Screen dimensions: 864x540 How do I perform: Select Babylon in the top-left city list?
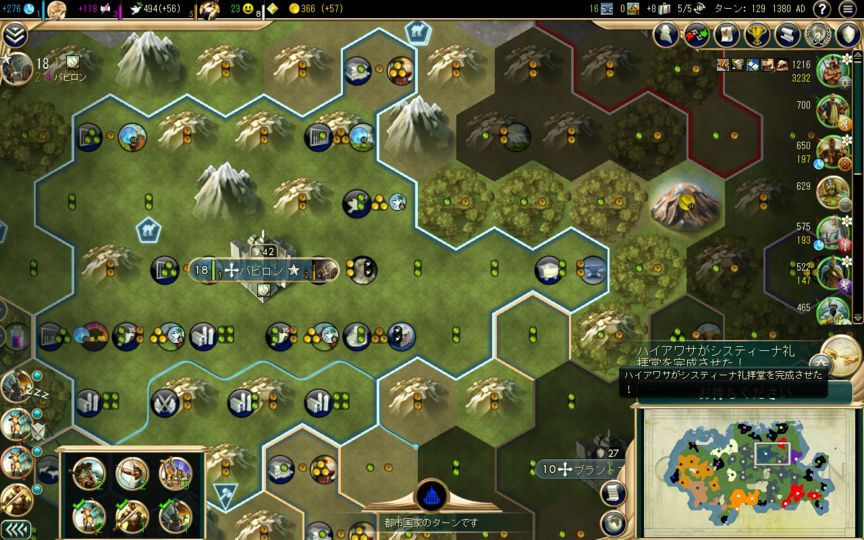tap(40, 70)
